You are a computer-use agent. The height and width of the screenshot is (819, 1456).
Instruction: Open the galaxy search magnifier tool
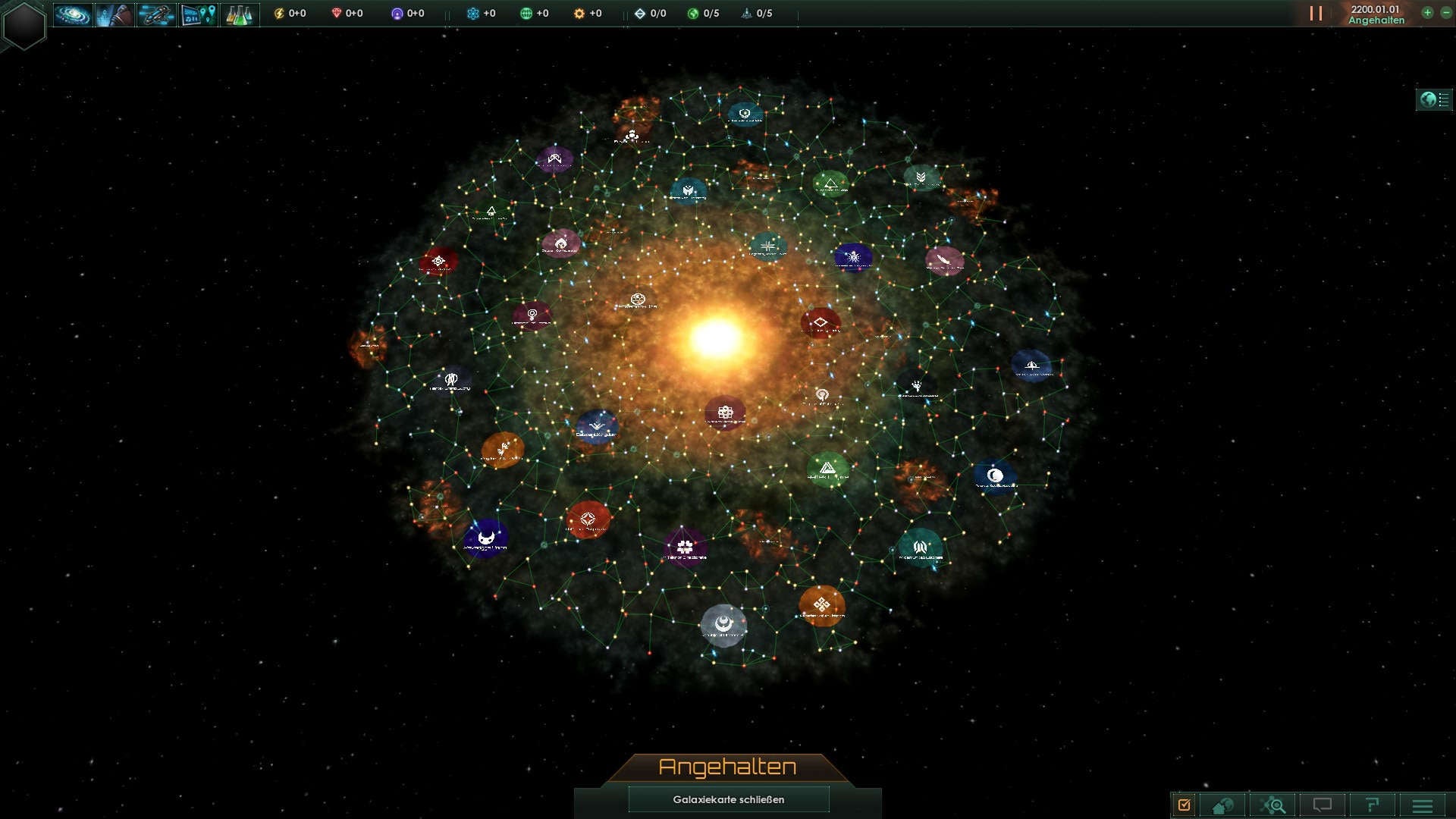[1274, 804]
